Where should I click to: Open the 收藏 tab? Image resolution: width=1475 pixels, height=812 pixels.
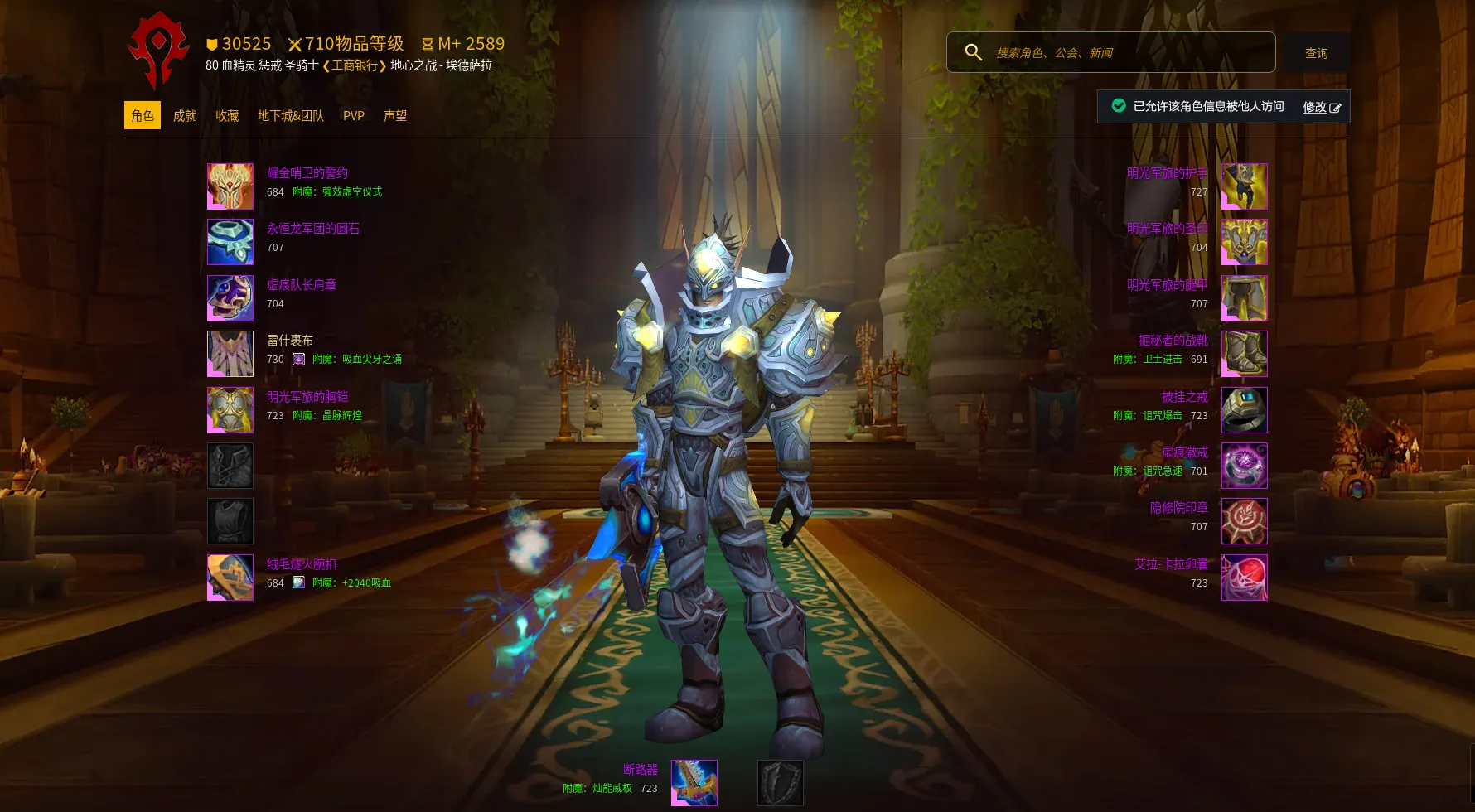[227, 116]
